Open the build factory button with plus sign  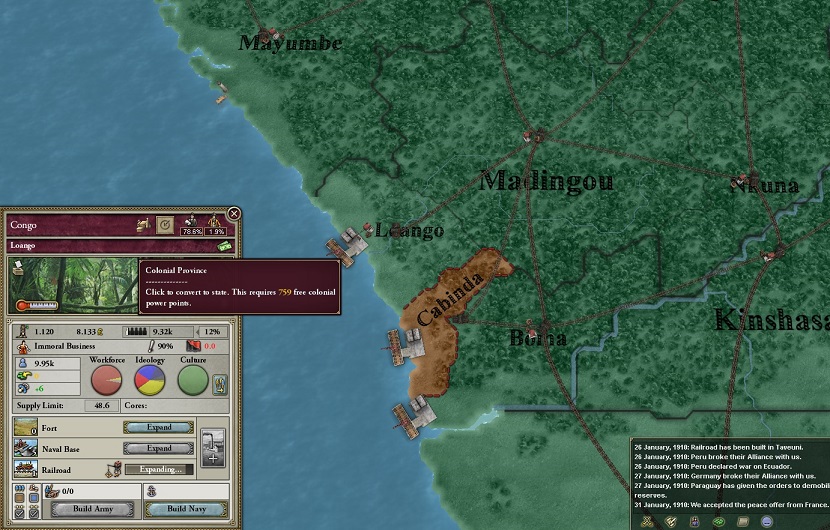coord(213,447)
